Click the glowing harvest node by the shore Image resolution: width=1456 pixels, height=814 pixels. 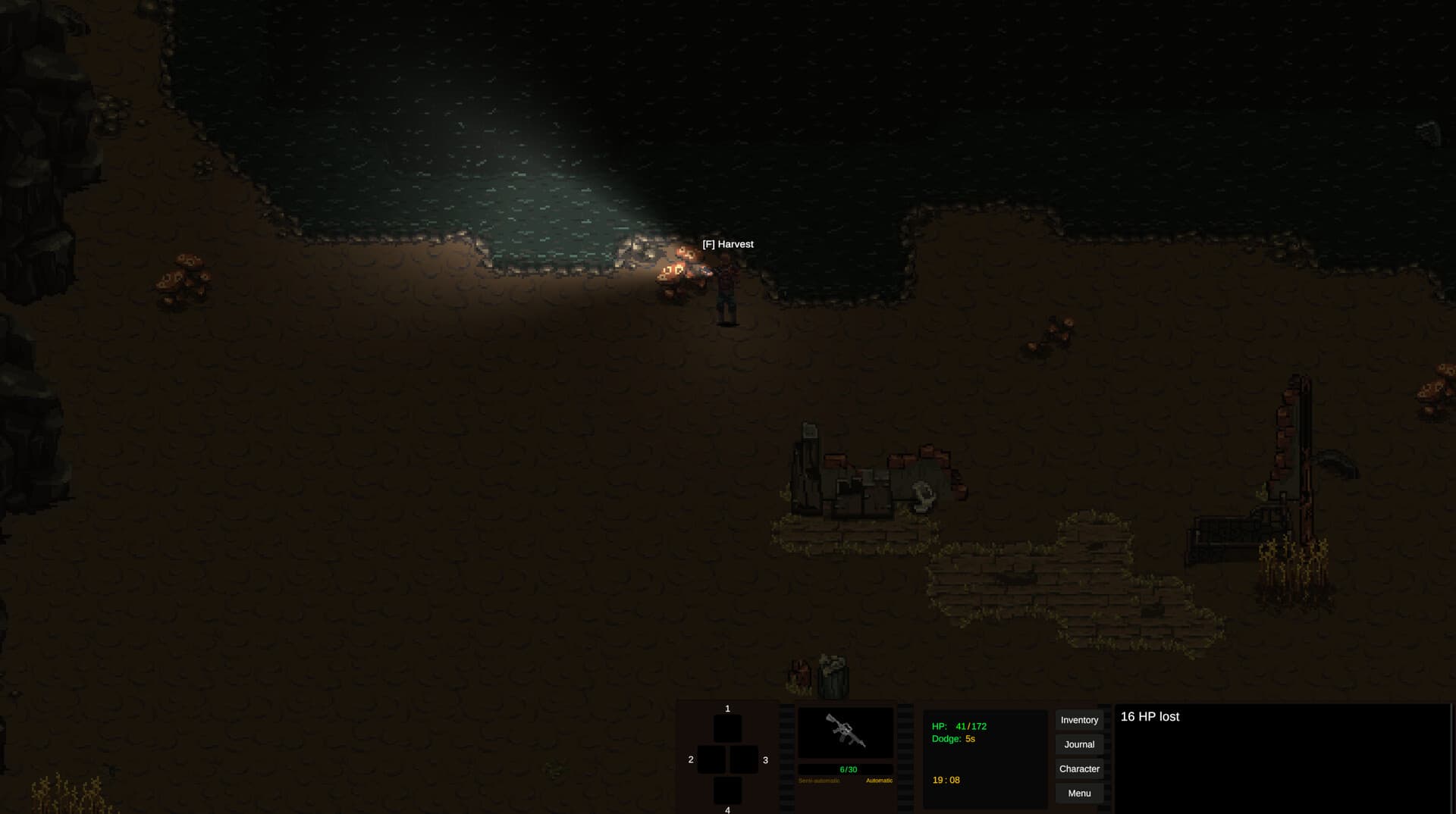click(681, 267)
